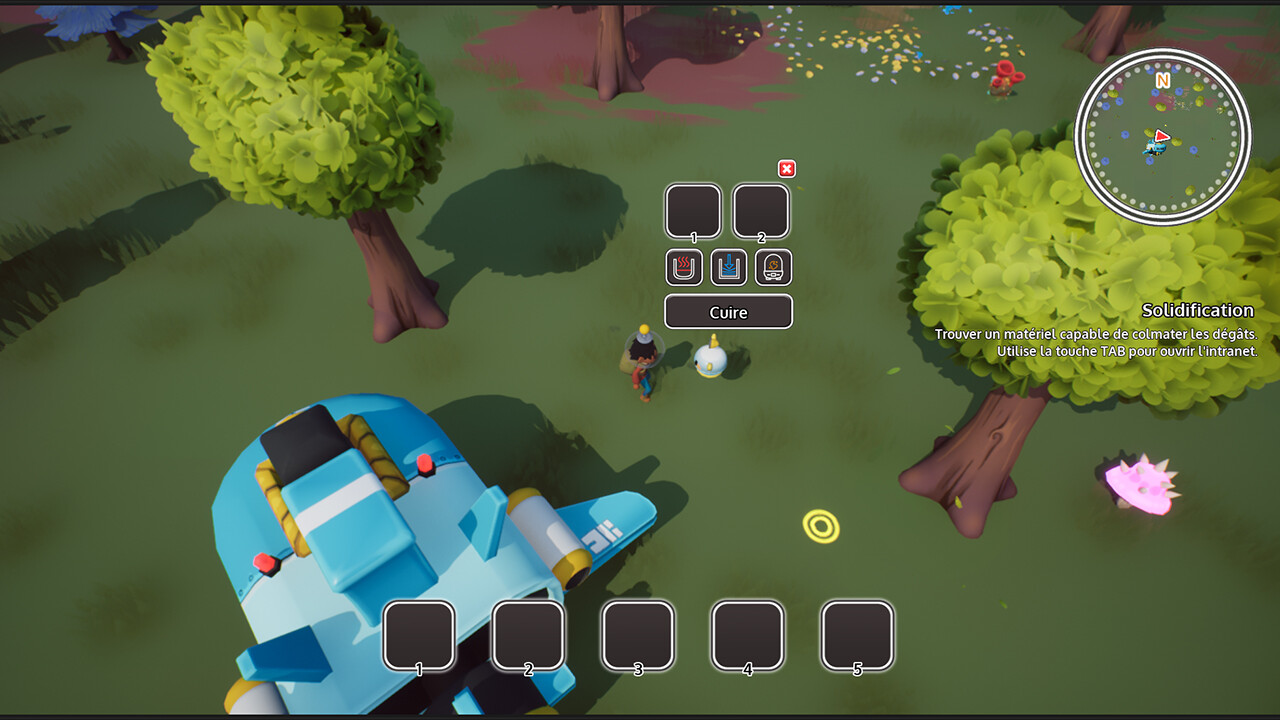Click the spaceship icon inside the minimap
Viewport: 1280px width, 720px height.
tap(1156, 148)
